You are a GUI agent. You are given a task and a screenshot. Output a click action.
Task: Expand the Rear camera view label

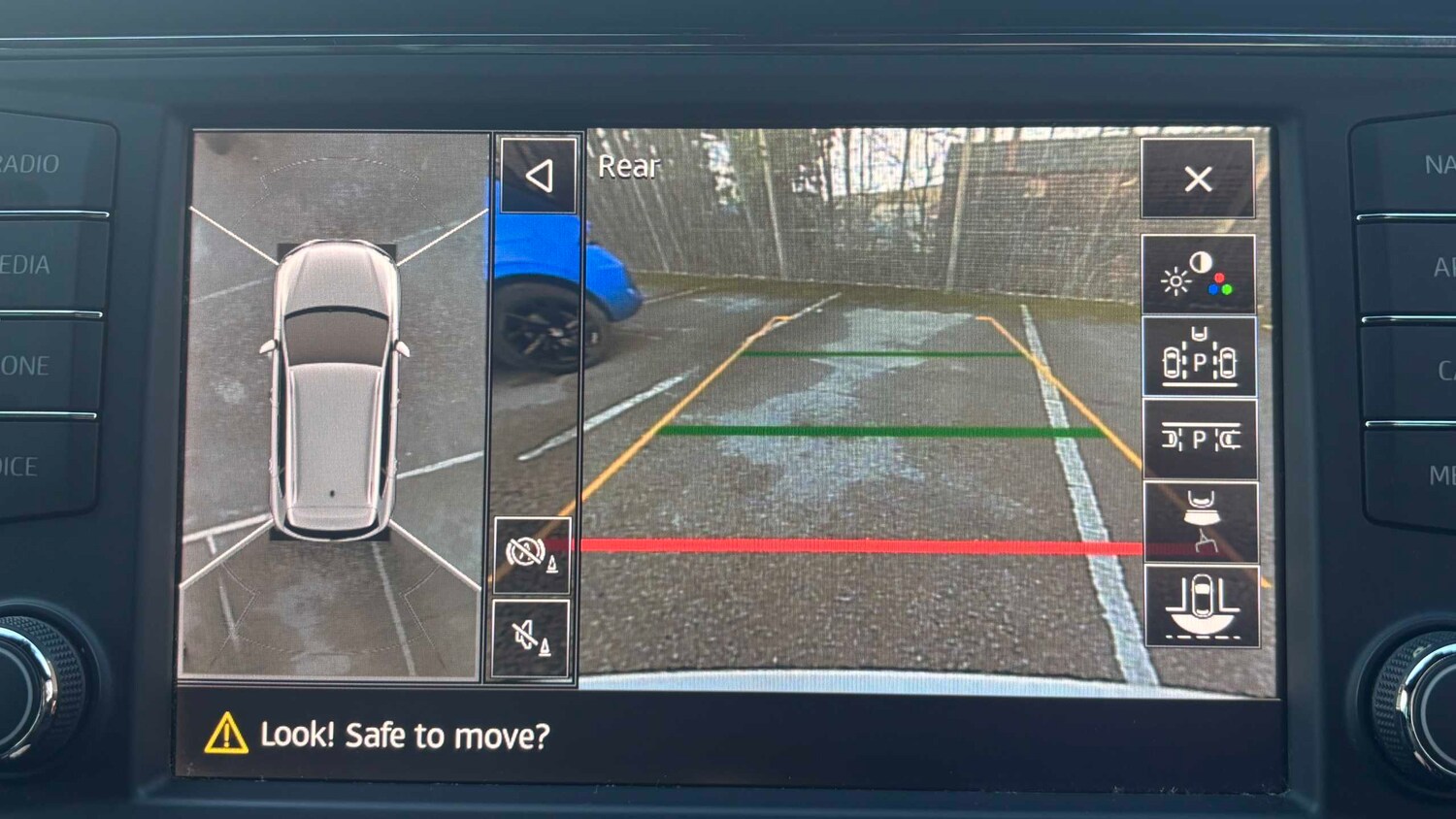[x=627, y=167]
